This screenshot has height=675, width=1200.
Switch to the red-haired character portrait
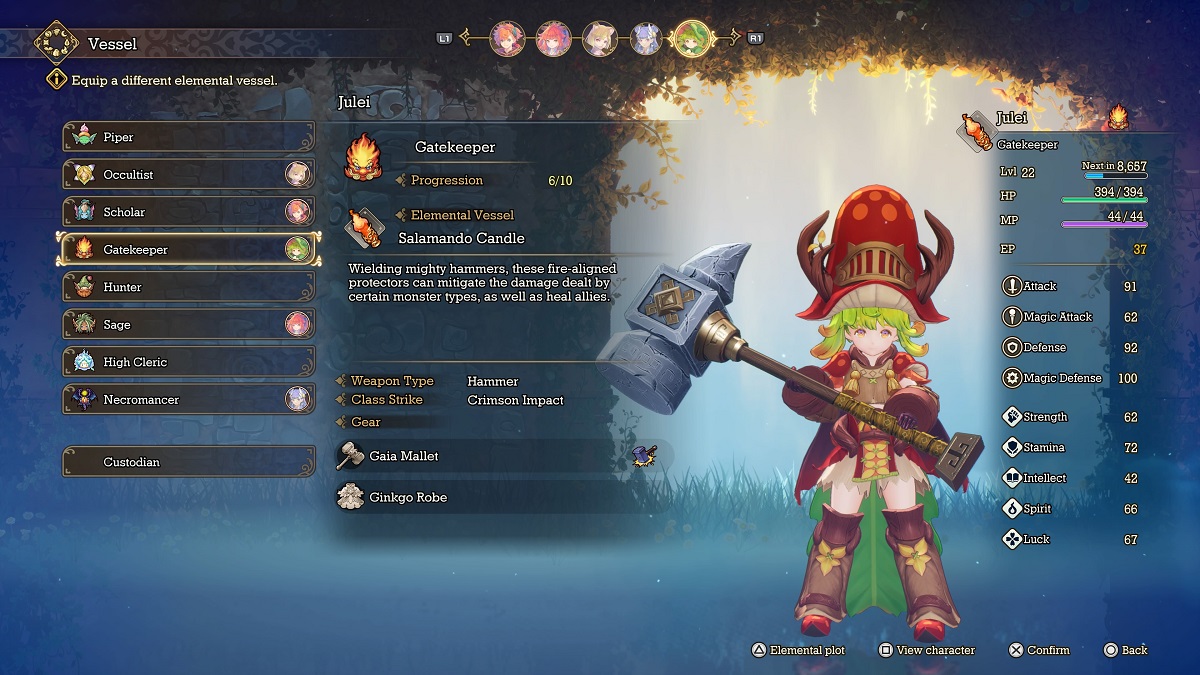pos(553,39)
